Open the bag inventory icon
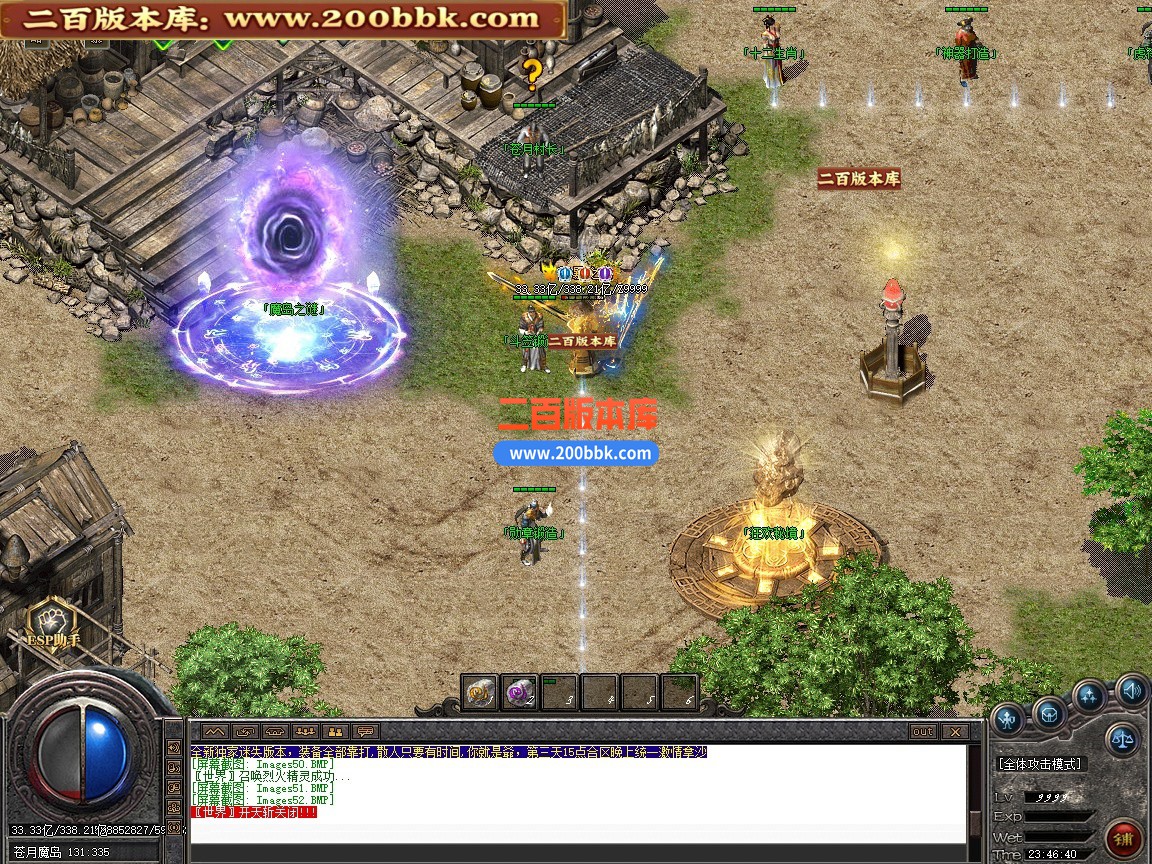The height and width of the screenshot is (864, 1152). tap(1048, 714)
